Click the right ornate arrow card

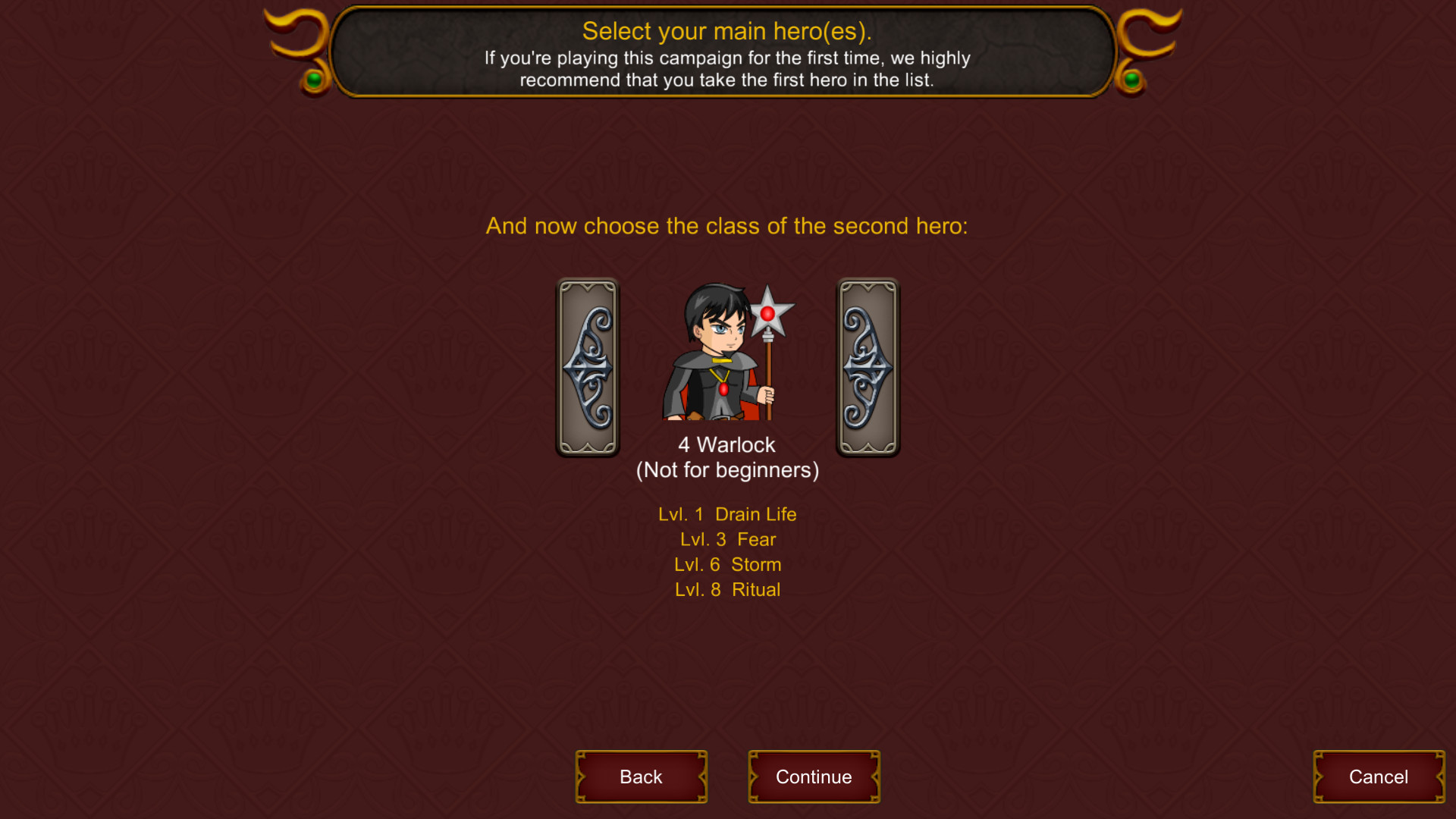(x=867, y=368)
